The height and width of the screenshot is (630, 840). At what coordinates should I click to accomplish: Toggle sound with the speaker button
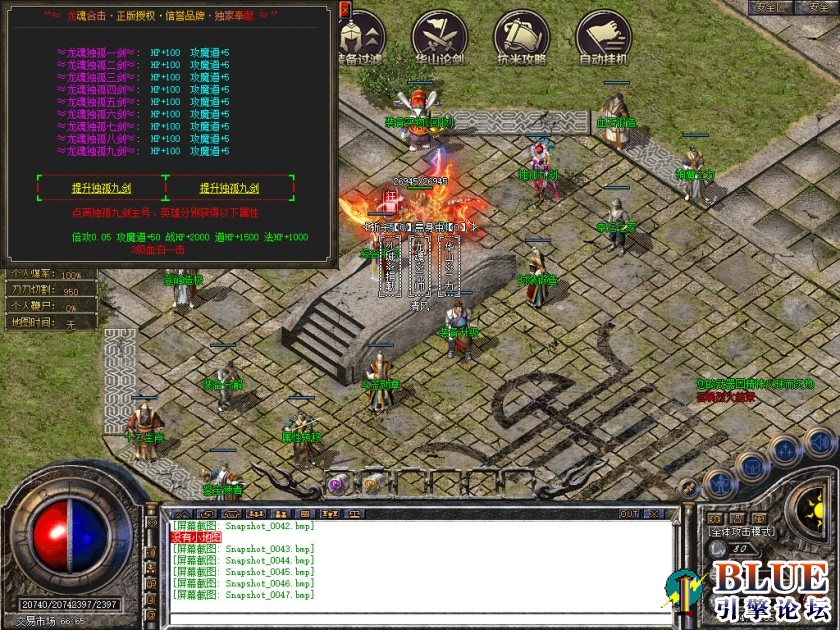[820, 441]
